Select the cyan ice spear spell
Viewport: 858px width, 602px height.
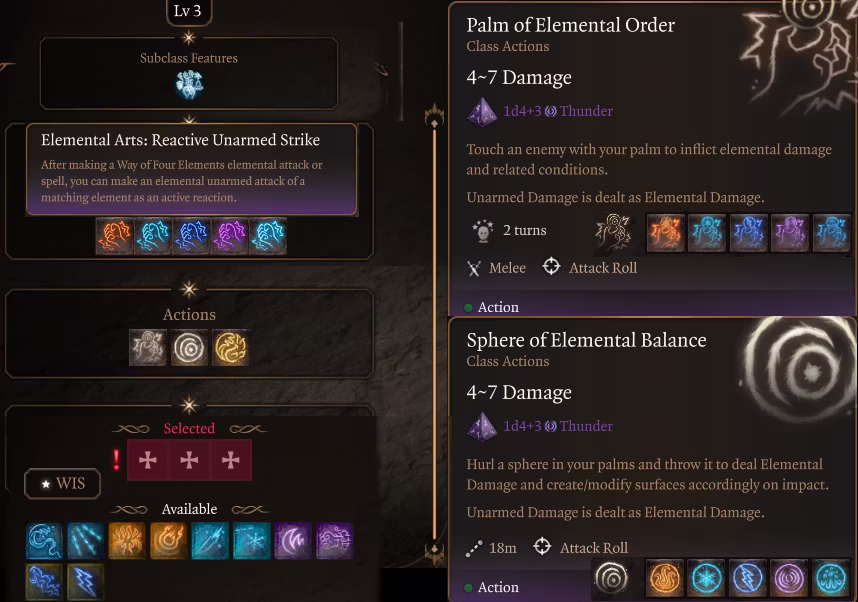pyautogui.click(x=210, y=541)
